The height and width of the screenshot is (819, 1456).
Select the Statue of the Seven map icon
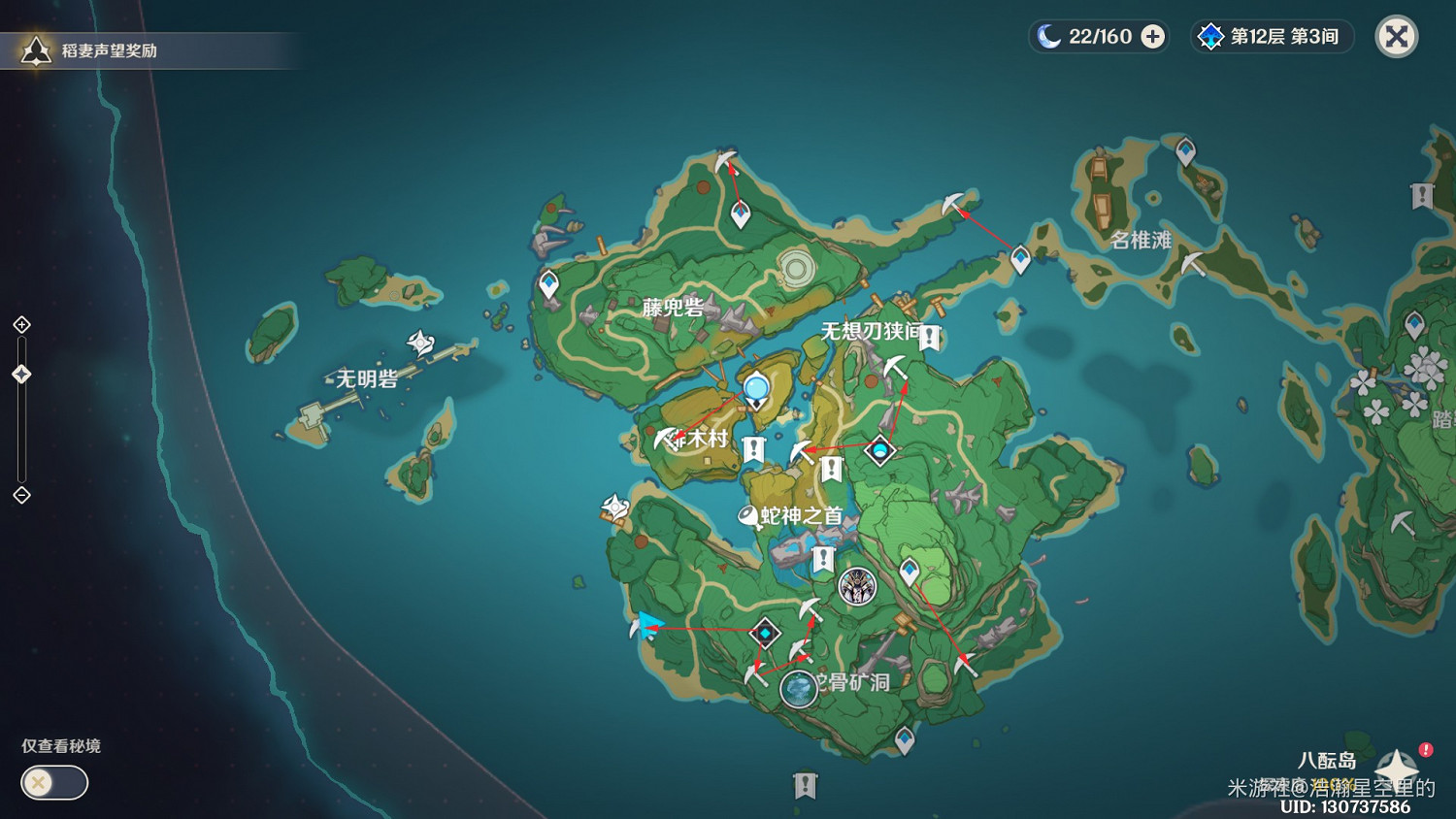[857, 587]
